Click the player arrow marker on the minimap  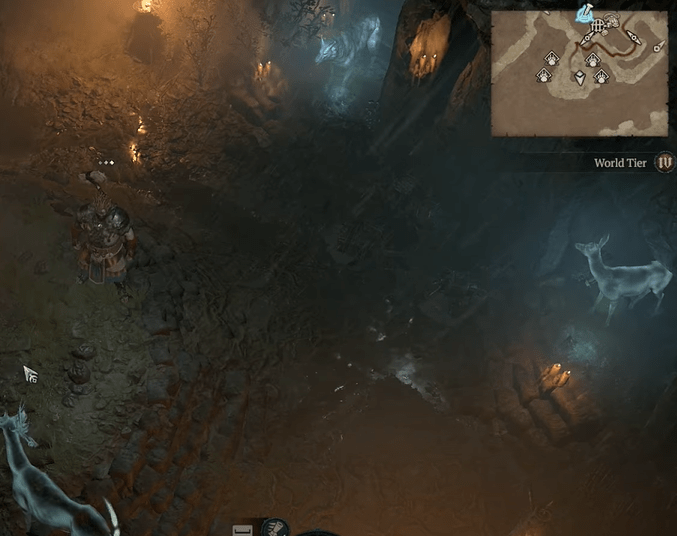(579, 78)
